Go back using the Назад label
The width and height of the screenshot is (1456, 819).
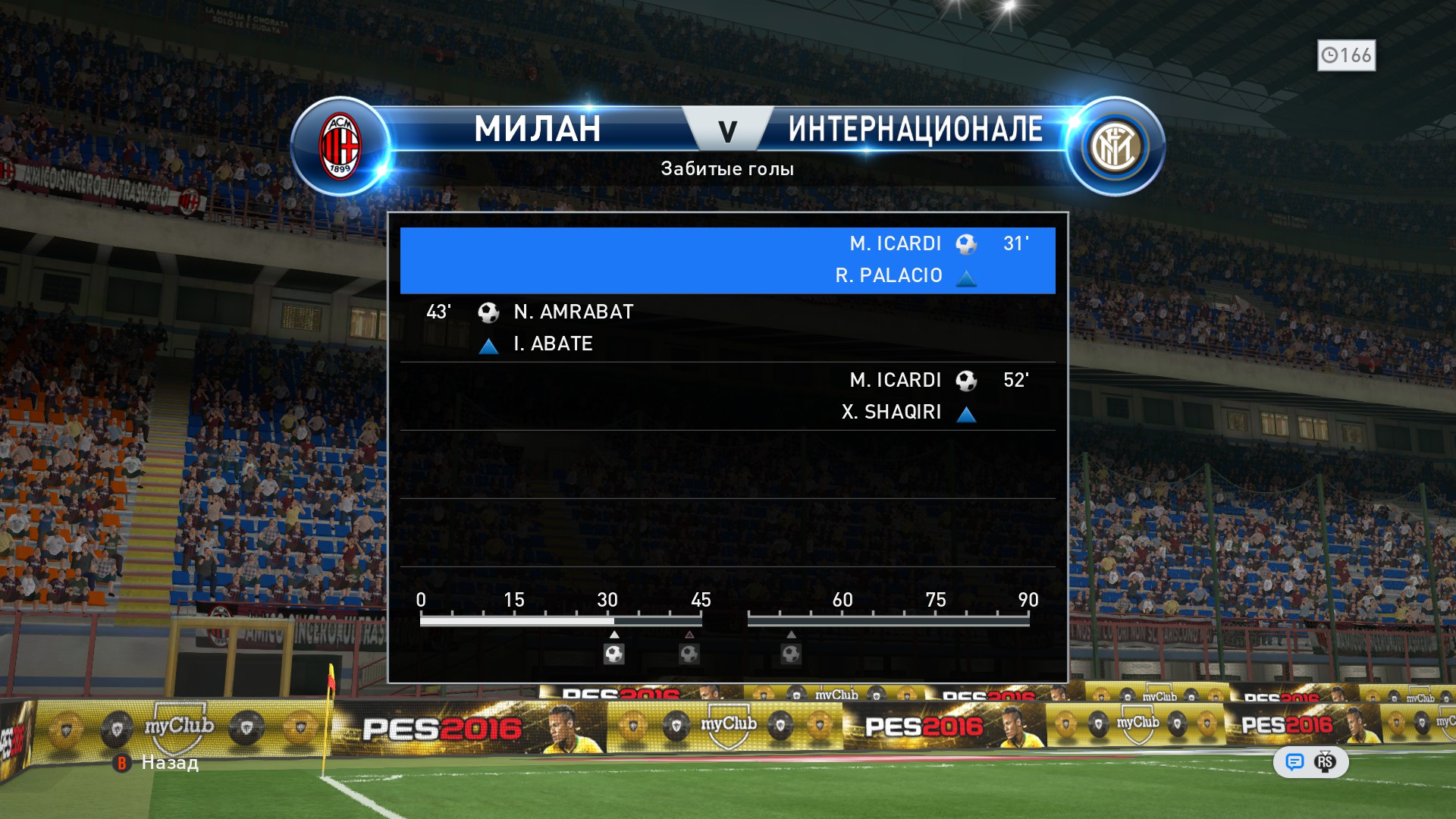pos(170,763)
